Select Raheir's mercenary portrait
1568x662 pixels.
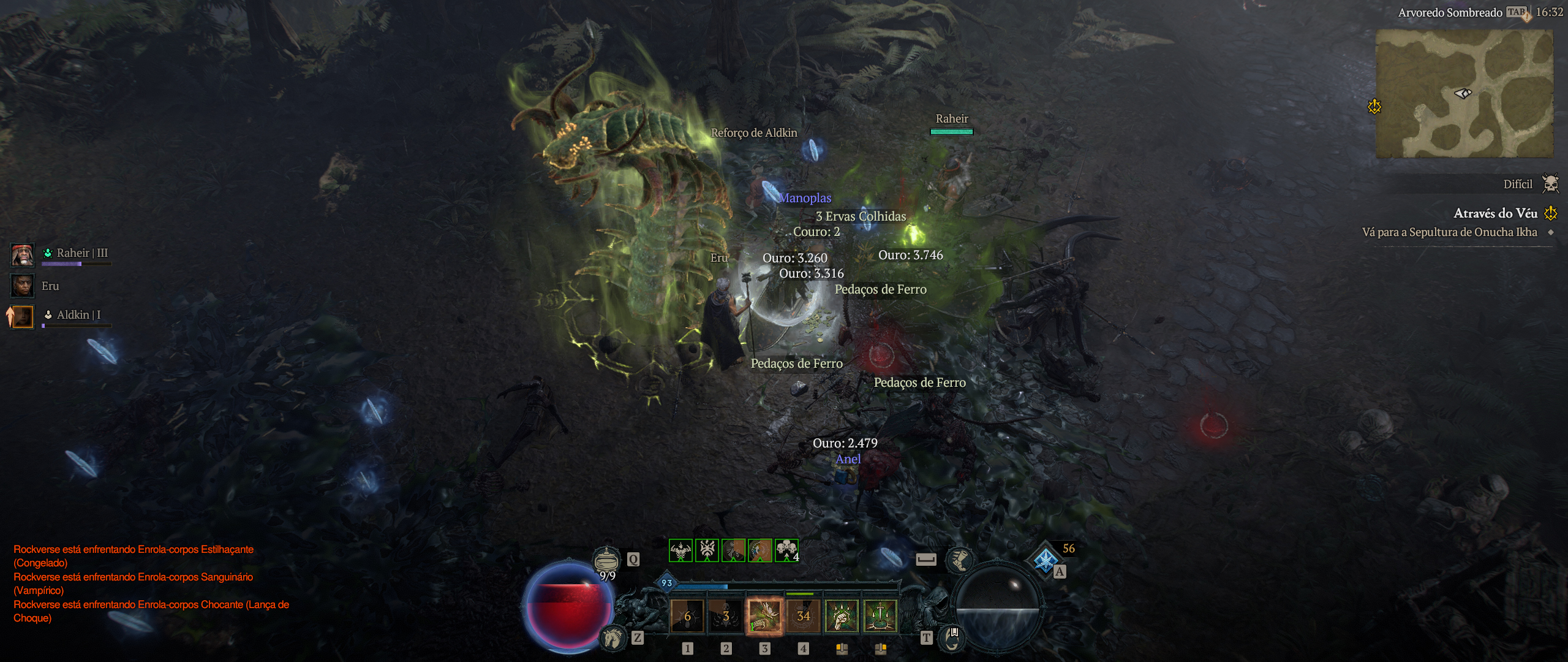[23, 255]
